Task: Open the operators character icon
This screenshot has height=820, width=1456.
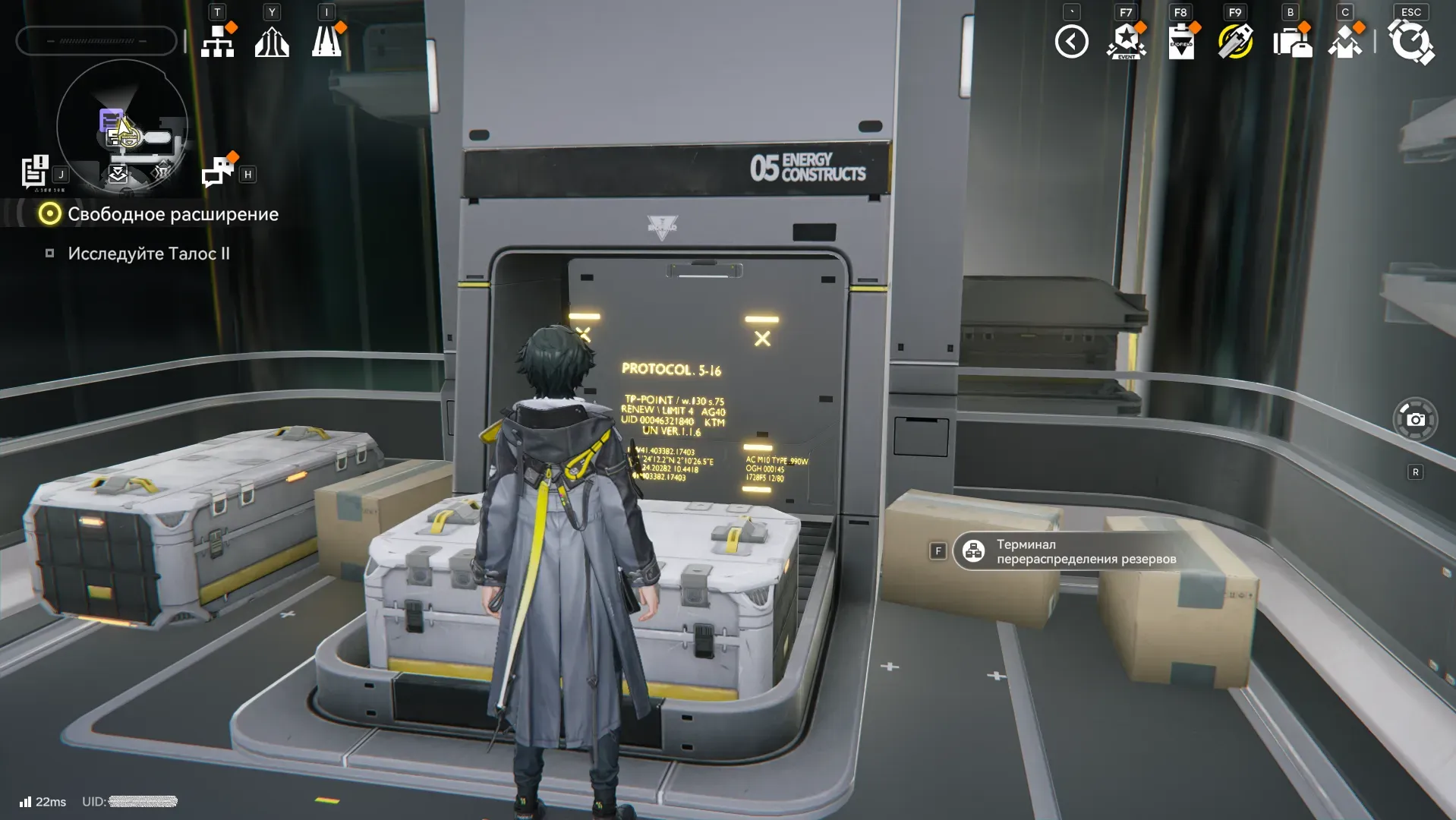Action: pyautogui.click(x=1345, y=42)
